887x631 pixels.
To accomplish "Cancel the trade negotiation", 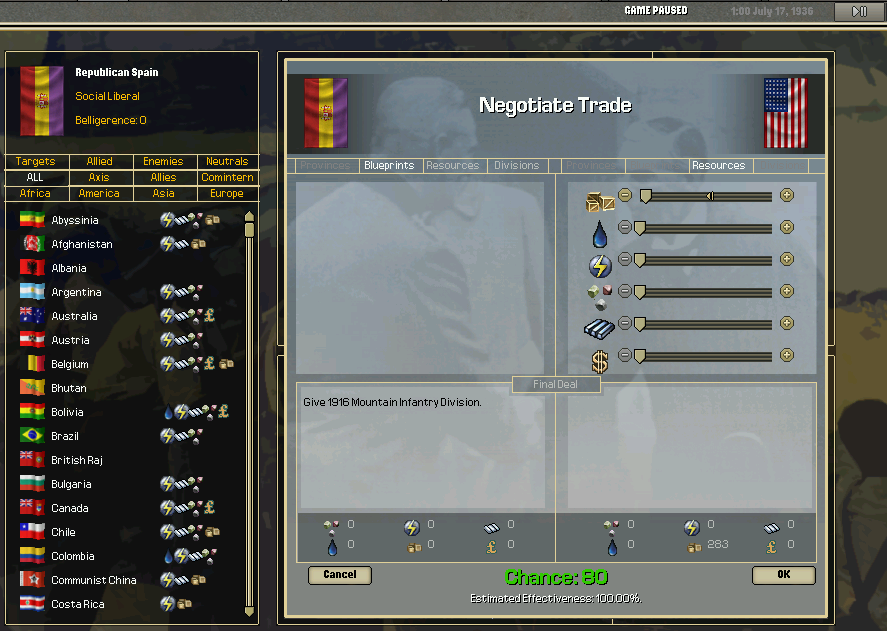I will pos(340,575).
